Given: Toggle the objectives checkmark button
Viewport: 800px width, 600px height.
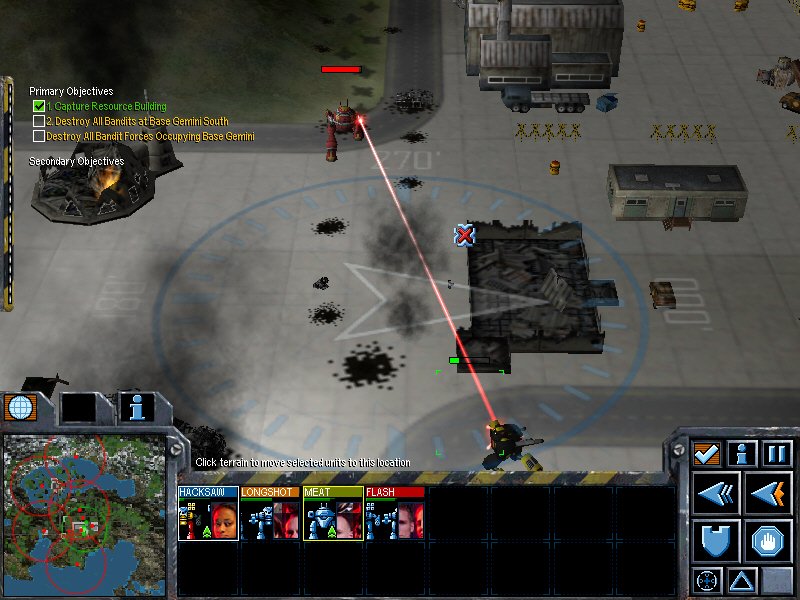Looking at the screenshot, I should [708, 453].
